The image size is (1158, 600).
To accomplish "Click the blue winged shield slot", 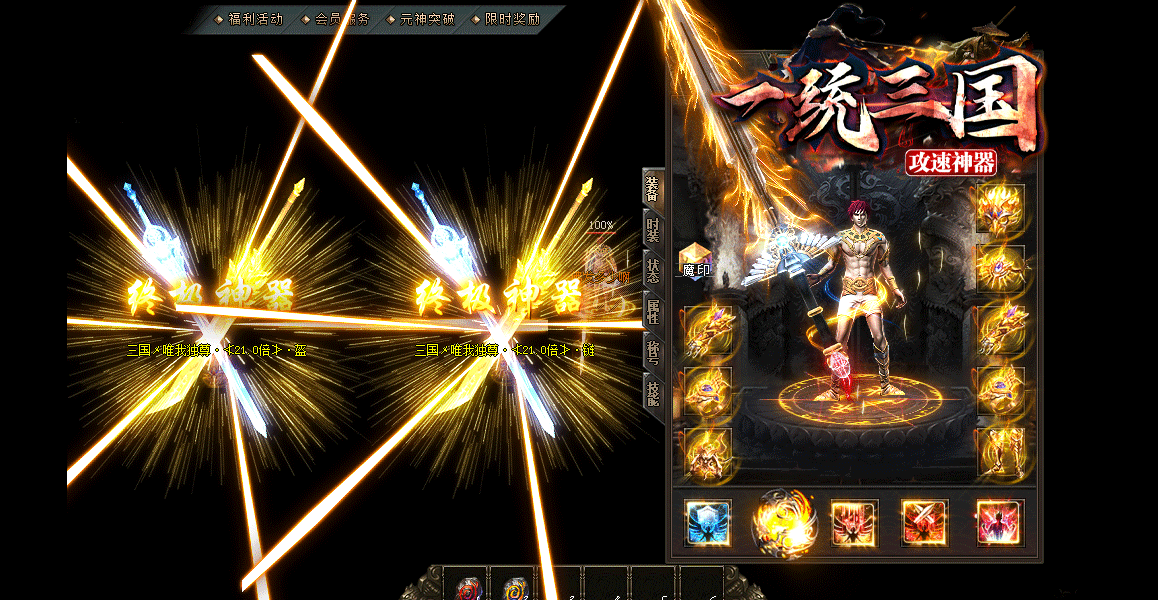I will click(x=708, y=523).
